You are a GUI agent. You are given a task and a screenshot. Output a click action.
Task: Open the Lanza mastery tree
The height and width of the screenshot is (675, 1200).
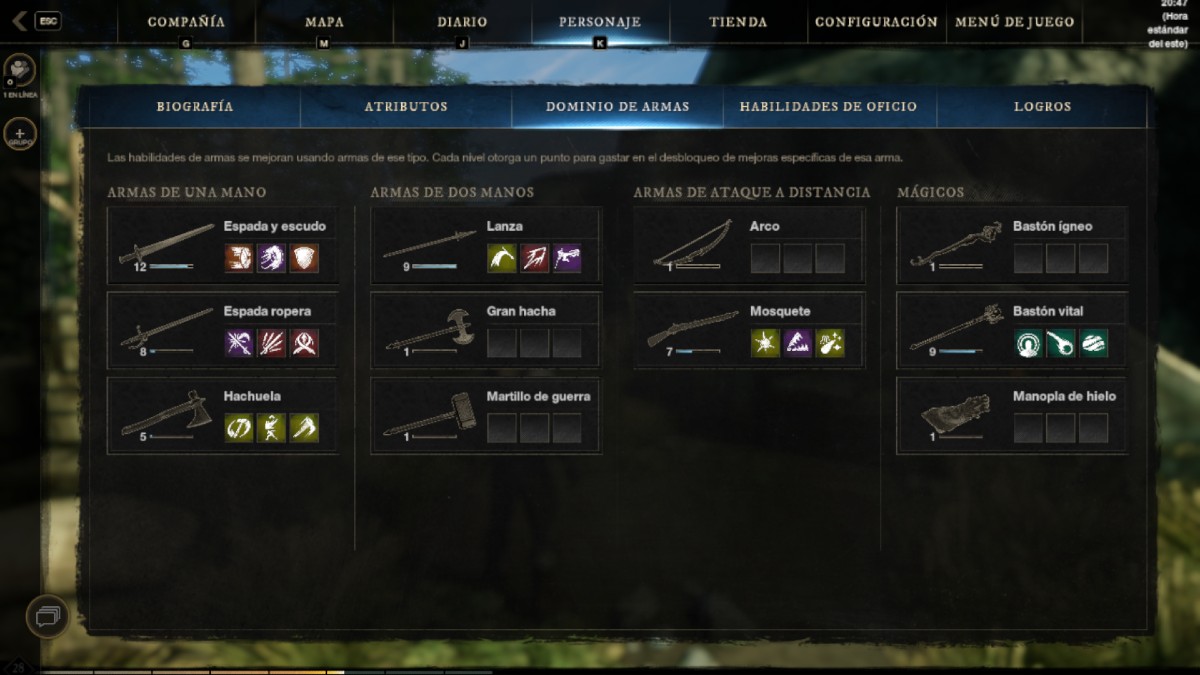pos(485,246)
